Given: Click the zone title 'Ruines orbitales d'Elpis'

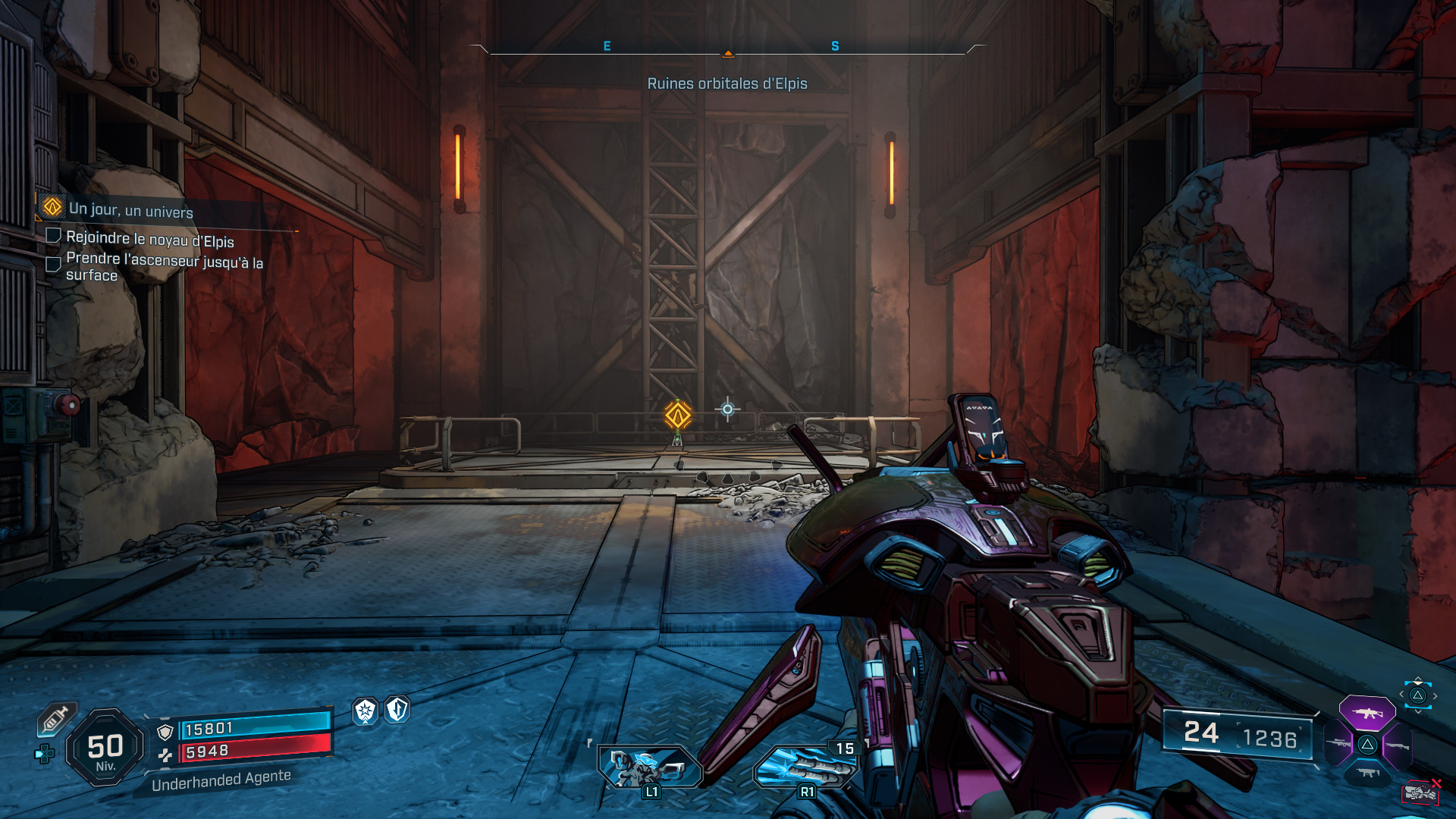Looking at the screenshot, I should [727, 84].
